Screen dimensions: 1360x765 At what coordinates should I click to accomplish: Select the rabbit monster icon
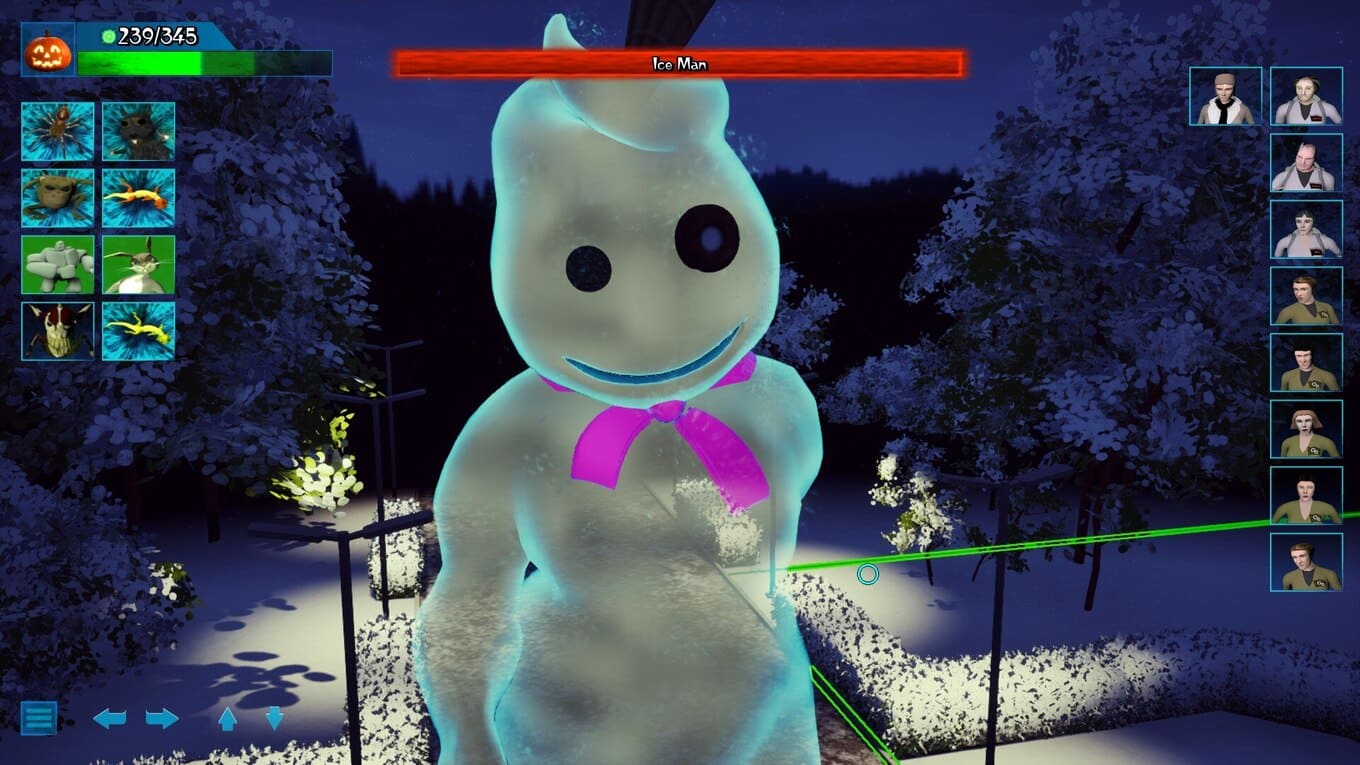tap(138, 265)
